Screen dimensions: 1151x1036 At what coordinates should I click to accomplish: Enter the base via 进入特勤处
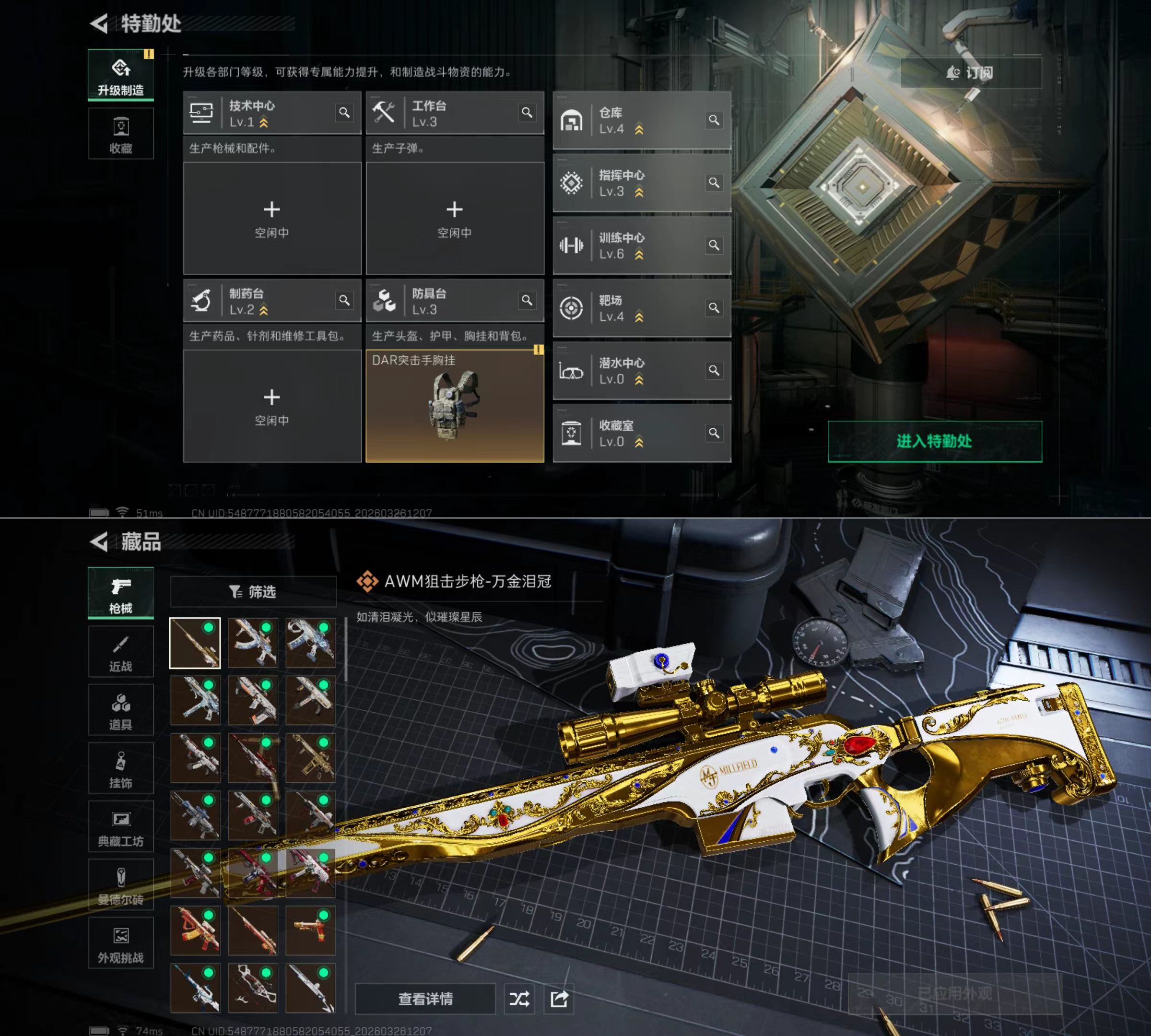tap(934, 441)
